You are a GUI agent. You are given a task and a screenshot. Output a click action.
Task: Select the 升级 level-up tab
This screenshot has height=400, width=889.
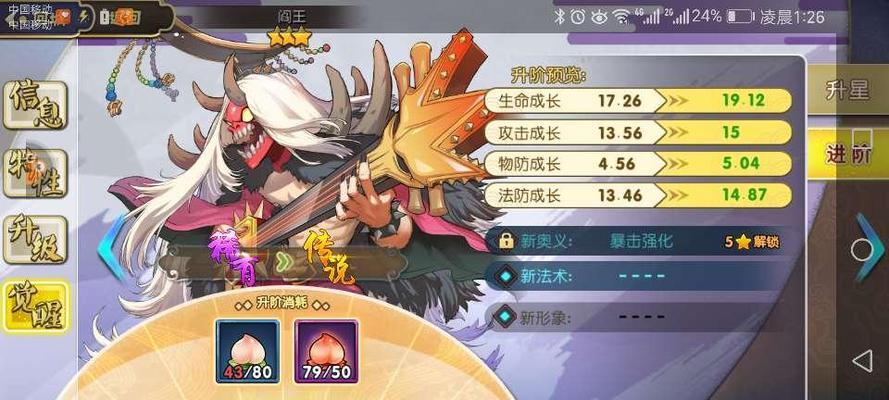click(33, 240)
